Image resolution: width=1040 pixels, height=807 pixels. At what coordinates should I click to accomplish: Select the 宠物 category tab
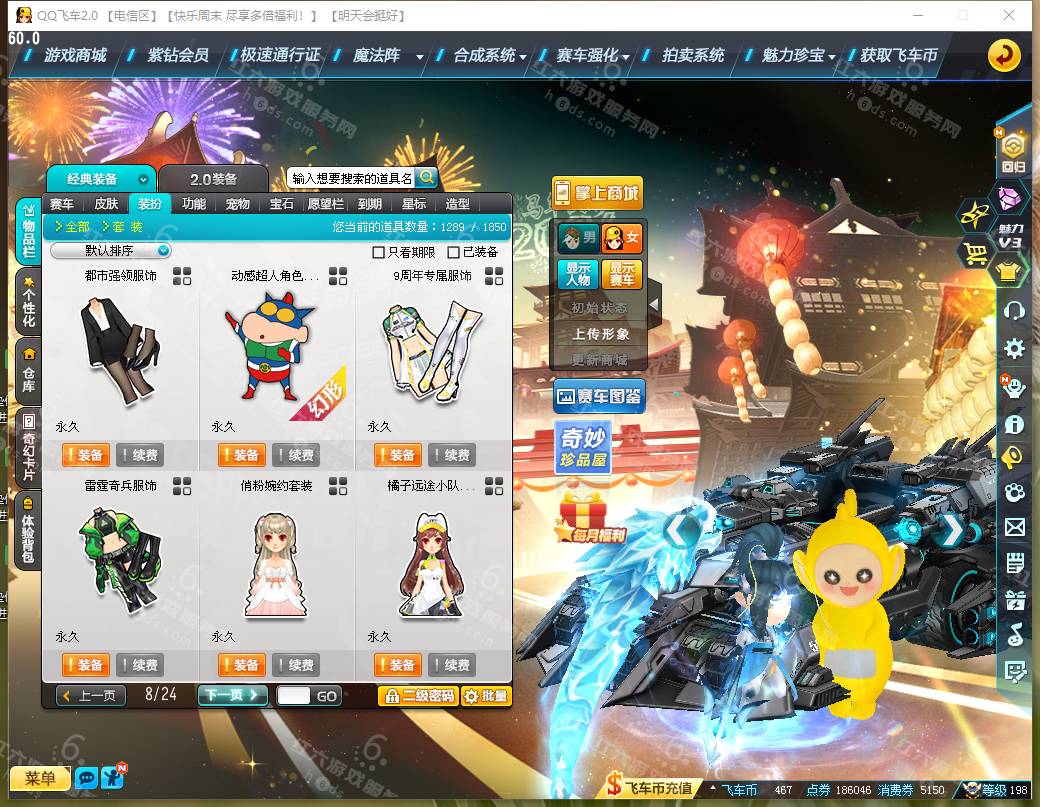(238, 204)
